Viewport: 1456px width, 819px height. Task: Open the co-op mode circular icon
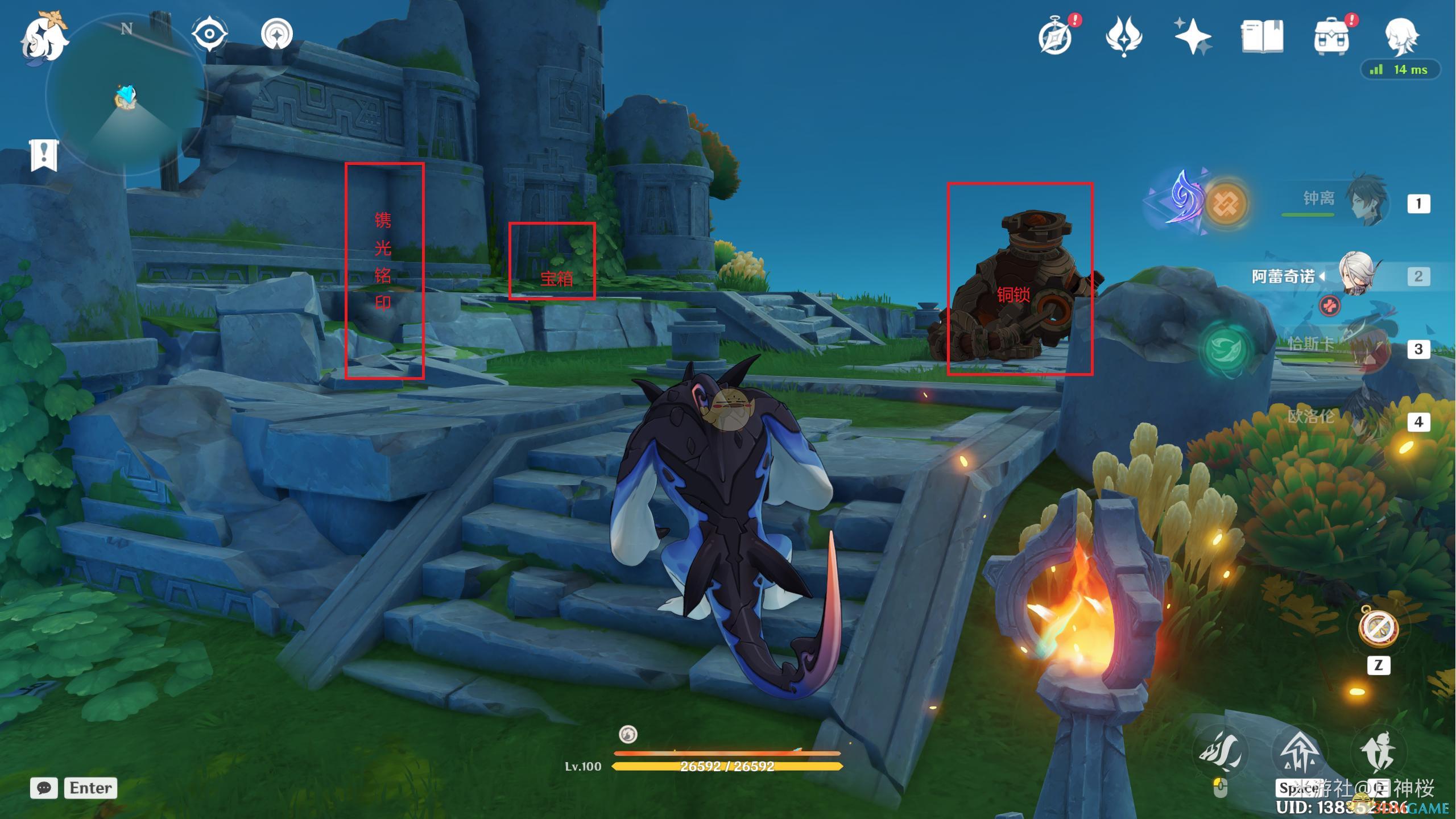(x=277, y=34)
